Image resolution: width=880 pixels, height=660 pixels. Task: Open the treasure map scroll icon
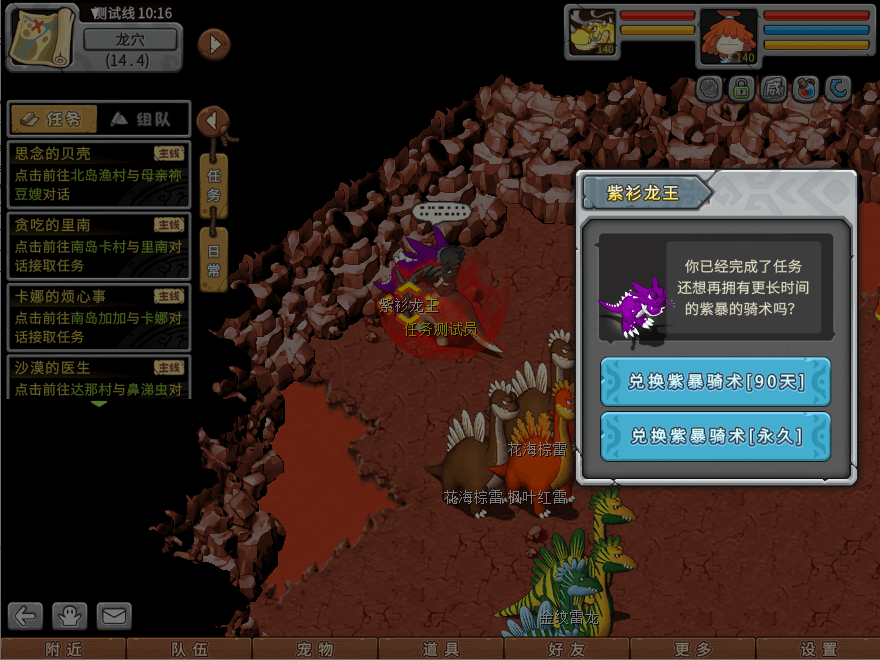click(43, 38)
